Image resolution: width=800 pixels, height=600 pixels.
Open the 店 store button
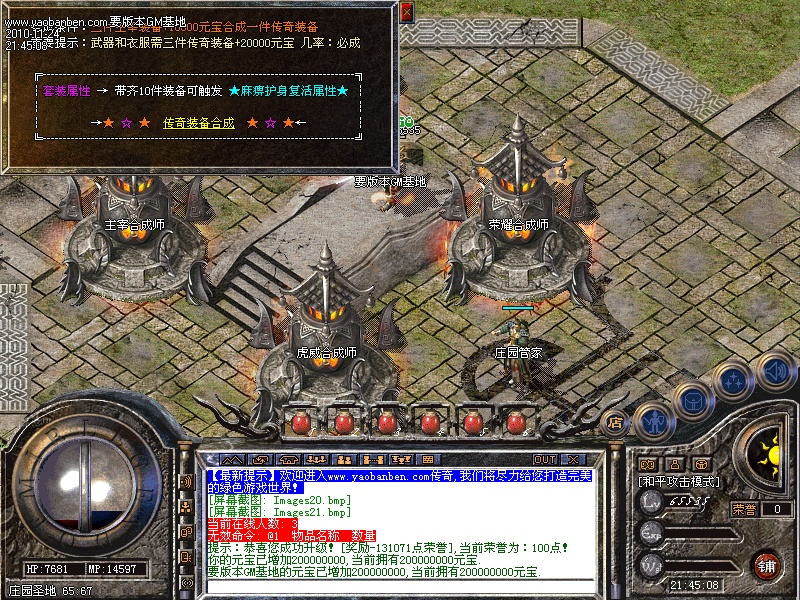coord(616,421)
